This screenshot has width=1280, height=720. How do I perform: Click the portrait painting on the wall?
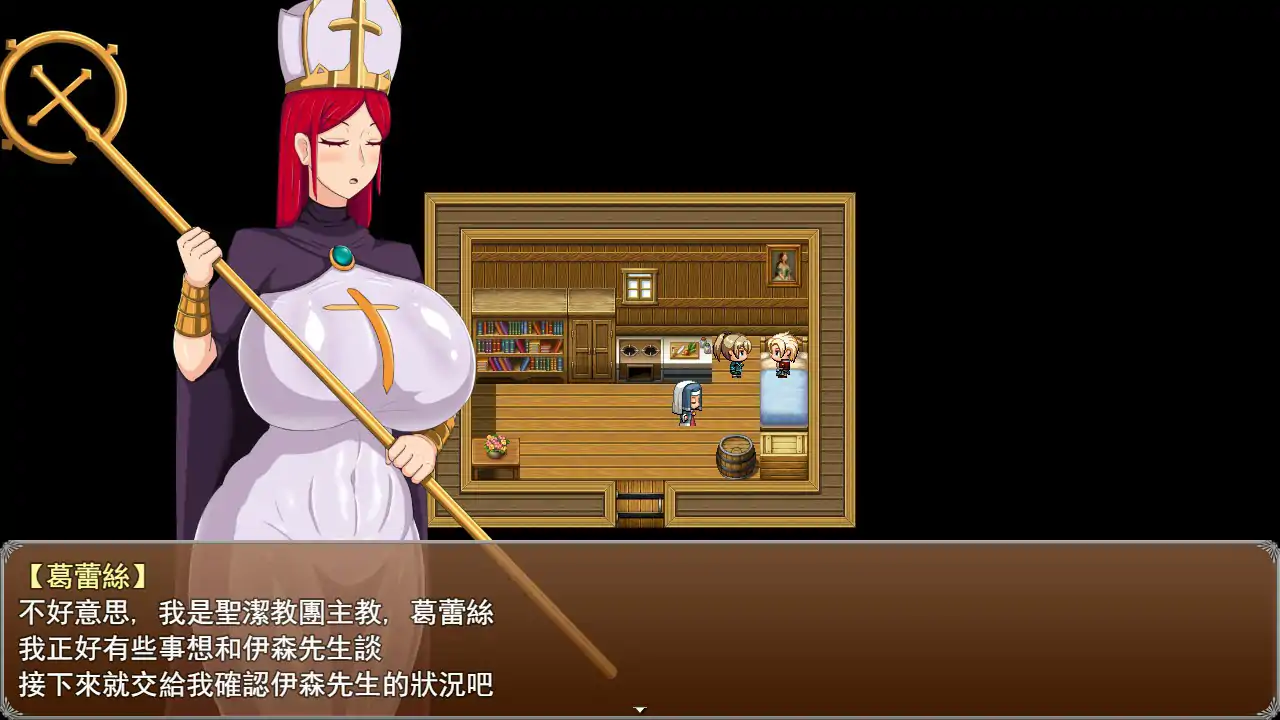click(x=781, y=265)
